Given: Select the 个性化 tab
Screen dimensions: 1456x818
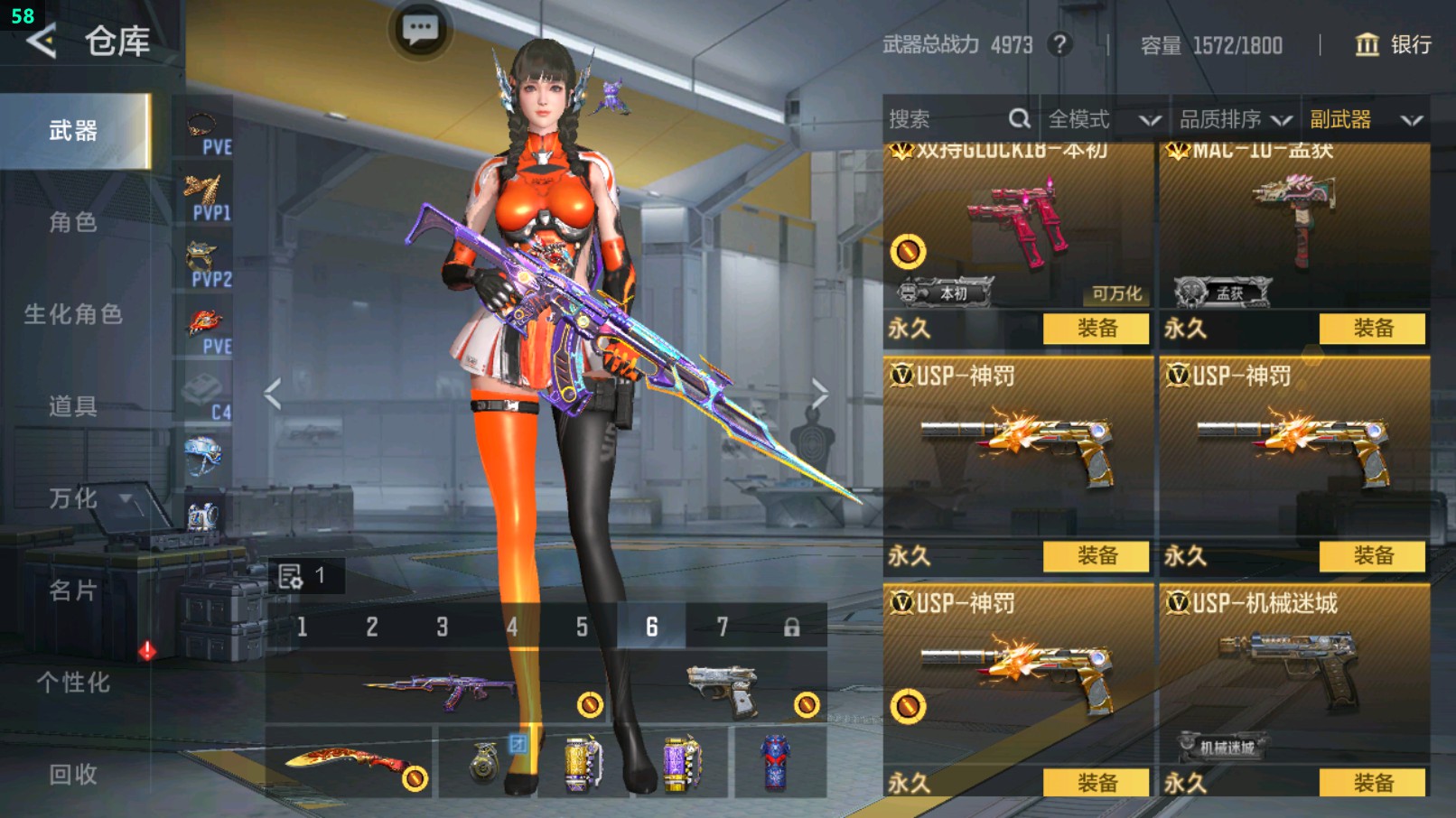Looking at the screenshot, I should [73, 683].
